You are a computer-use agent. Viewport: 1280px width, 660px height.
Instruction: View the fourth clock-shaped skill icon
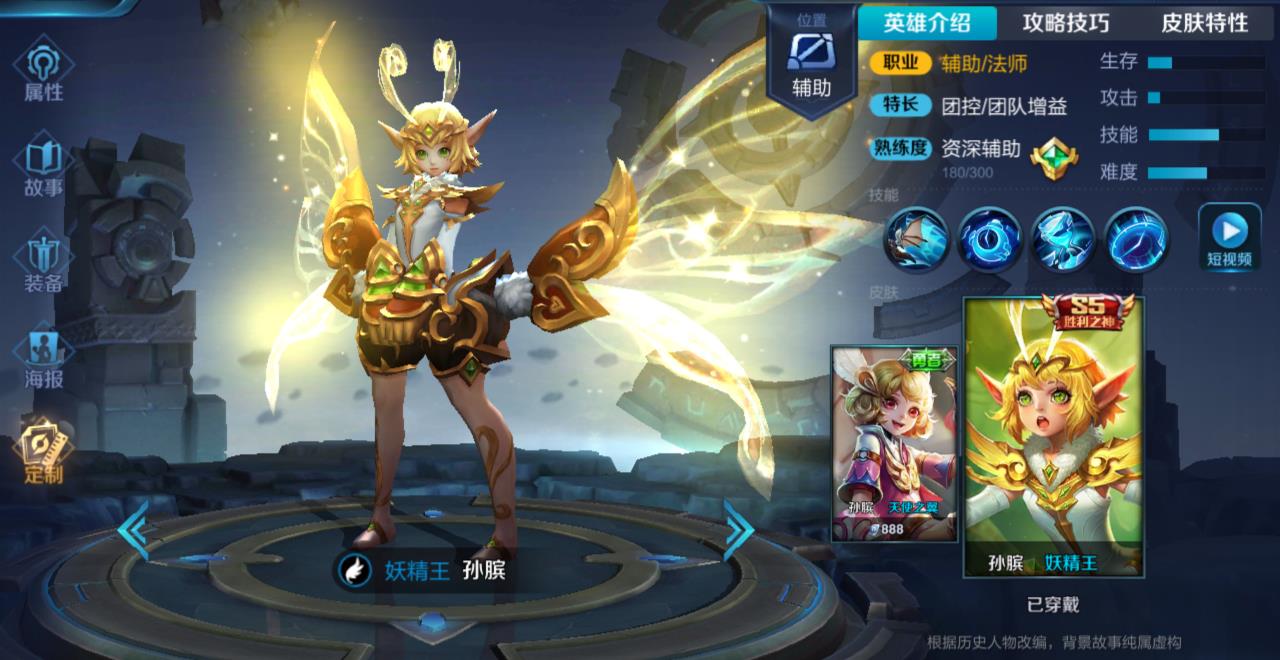[1136, 239]
